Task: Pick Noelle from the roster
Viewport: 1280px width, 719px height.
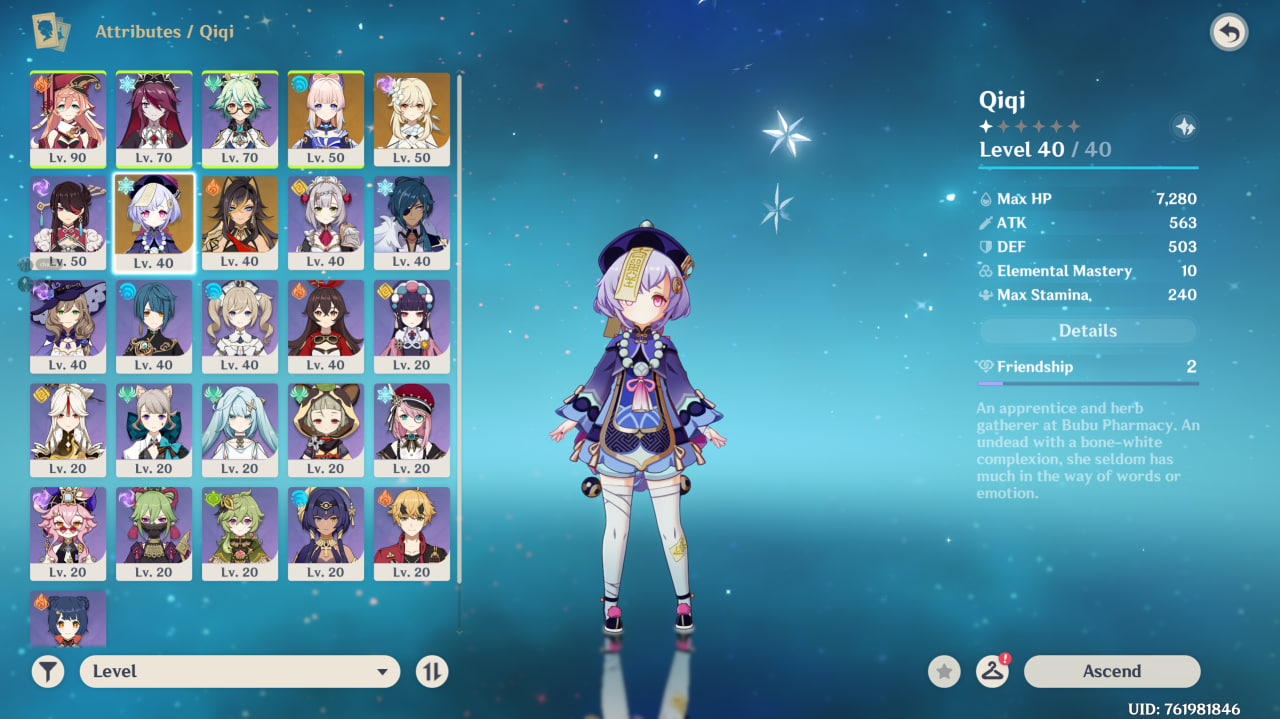Action: [x=326, y=222]
